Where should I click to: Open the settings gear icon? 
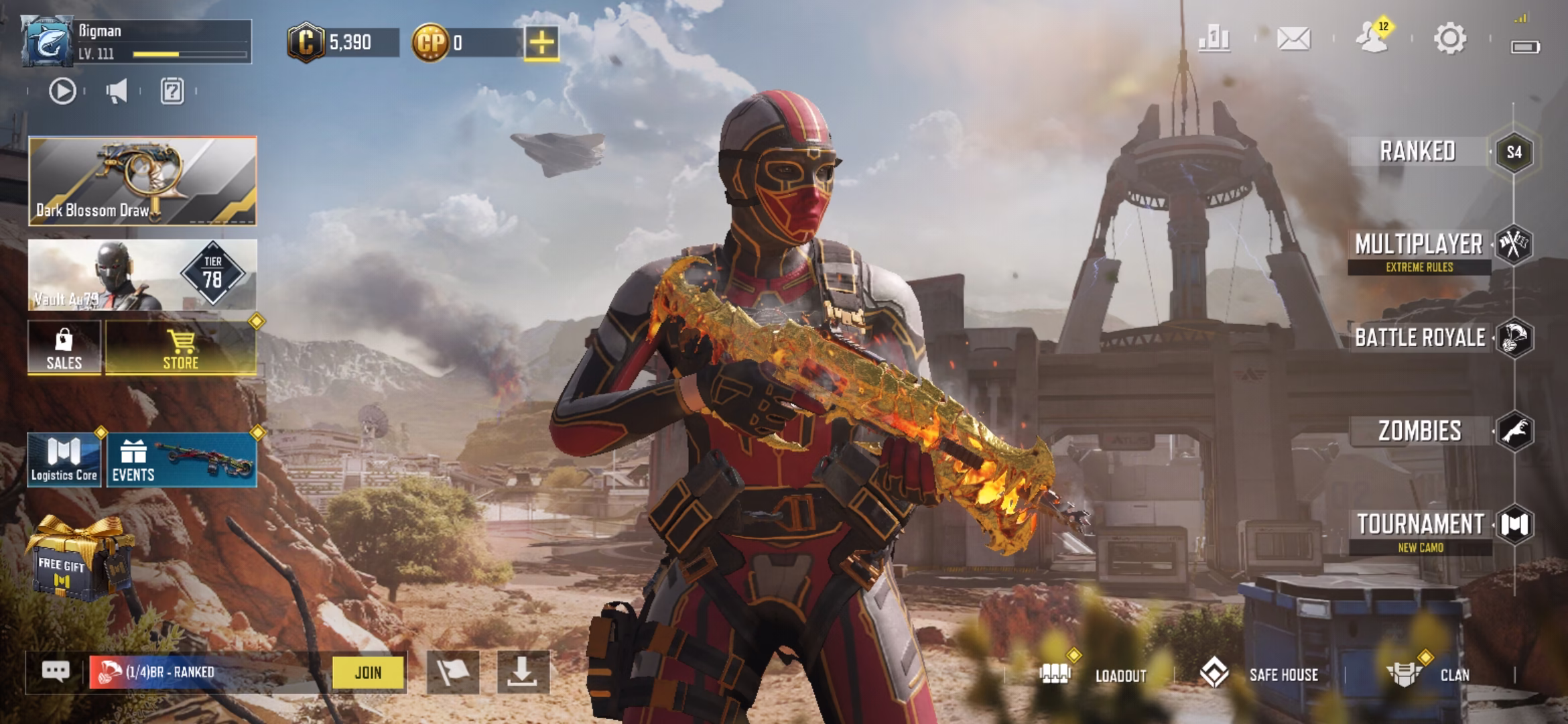pos(1449,39)
